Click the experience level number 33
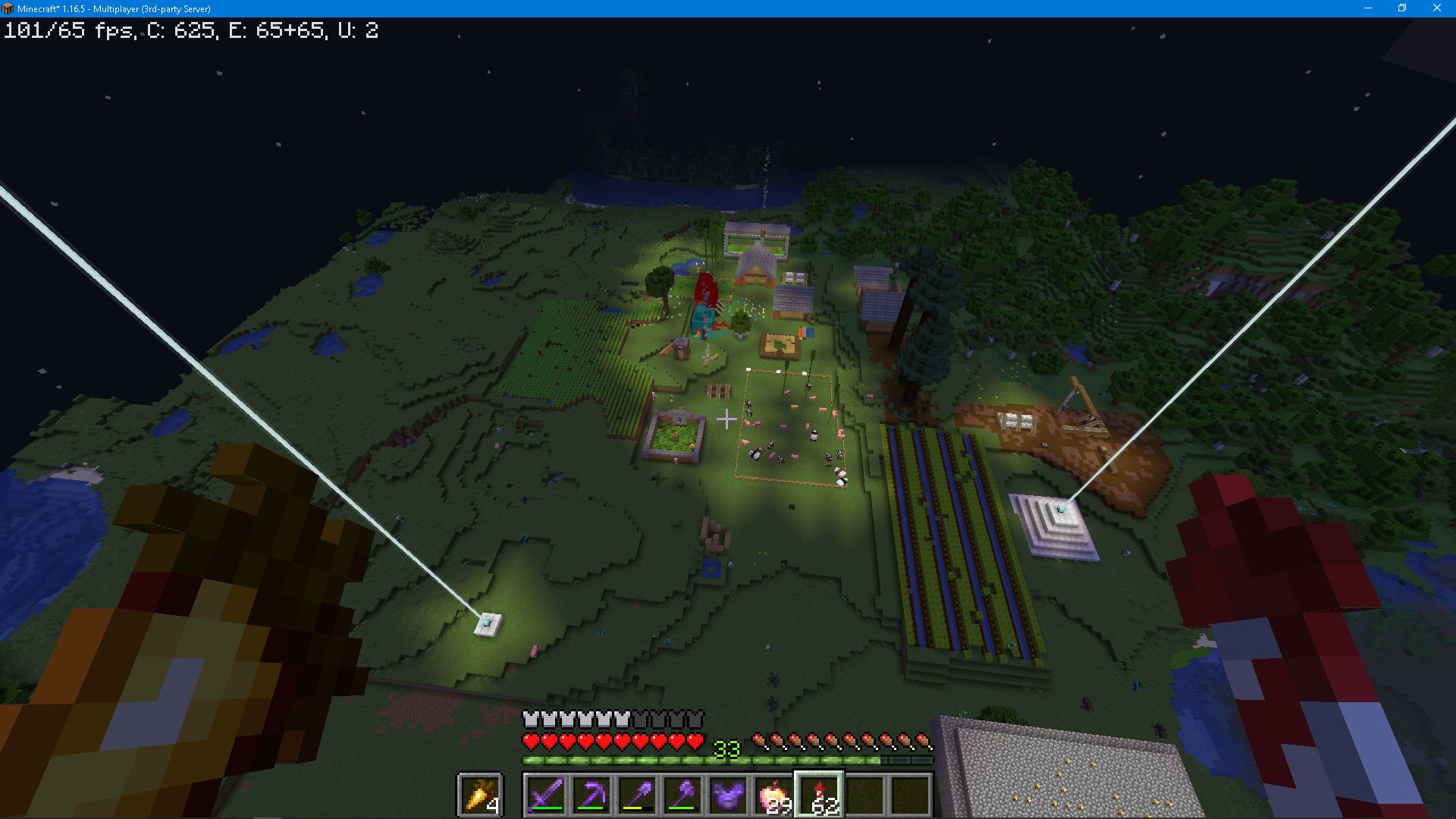The width and height of the screenshot is (1456, 819). [727, 748]
